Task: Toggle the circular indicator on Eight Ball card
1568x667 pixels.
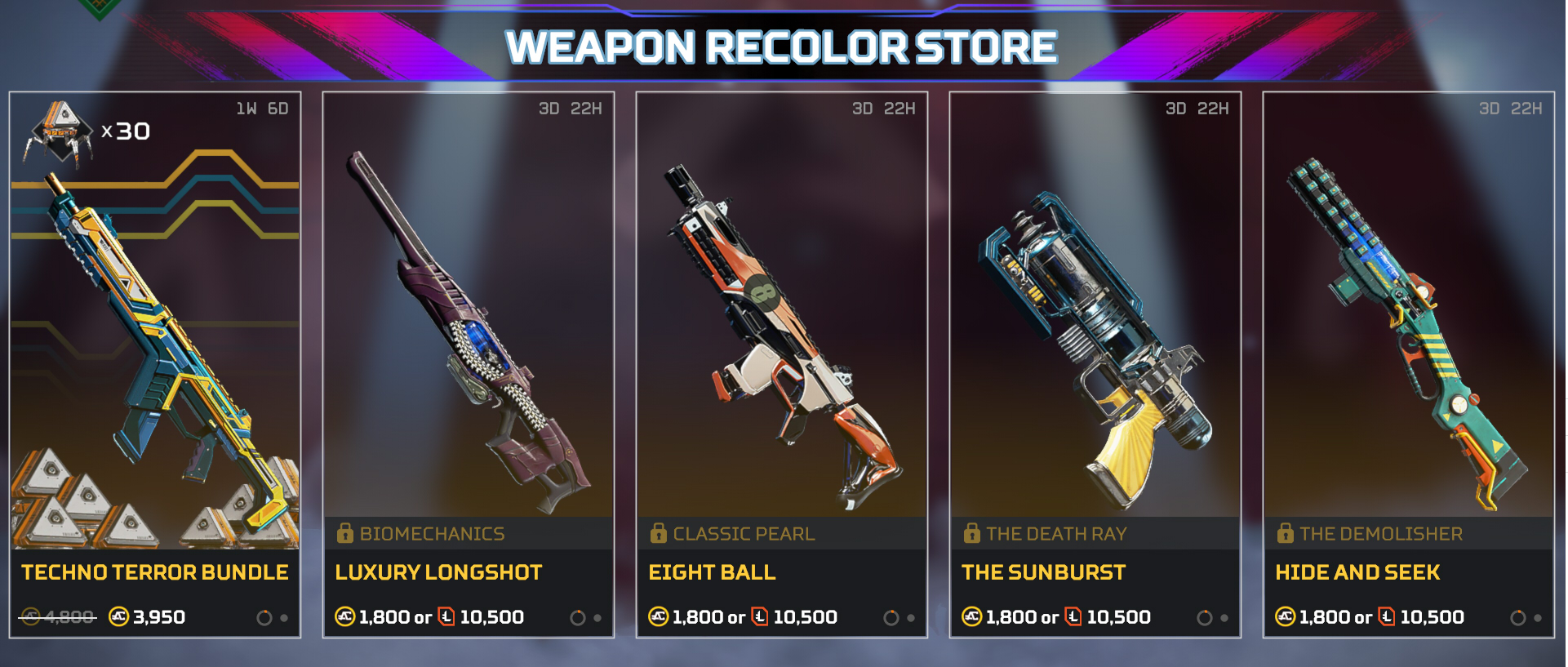Action: pos(891,618)
